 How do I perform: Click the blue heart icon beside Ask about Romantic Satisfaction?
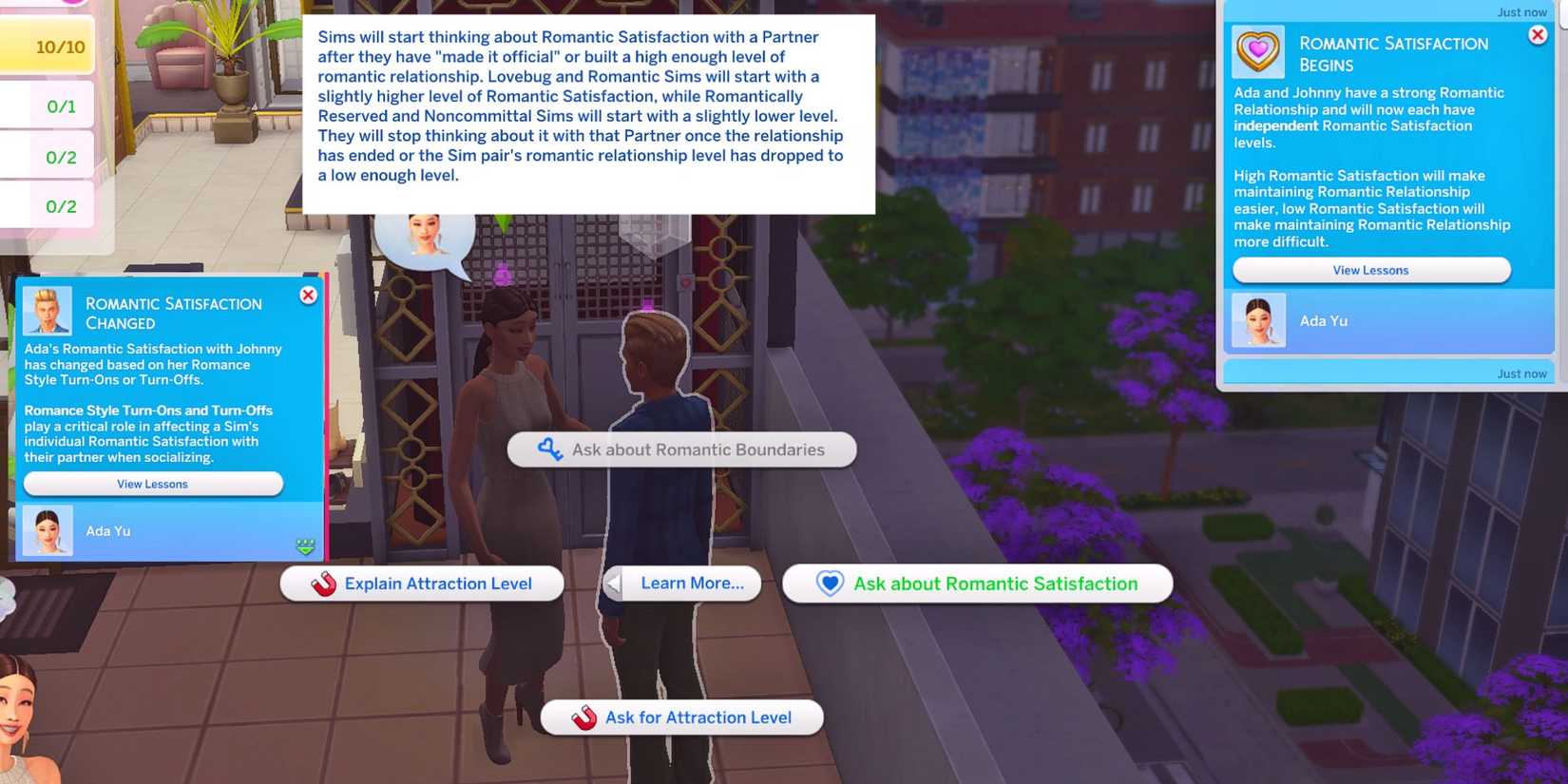830,583
